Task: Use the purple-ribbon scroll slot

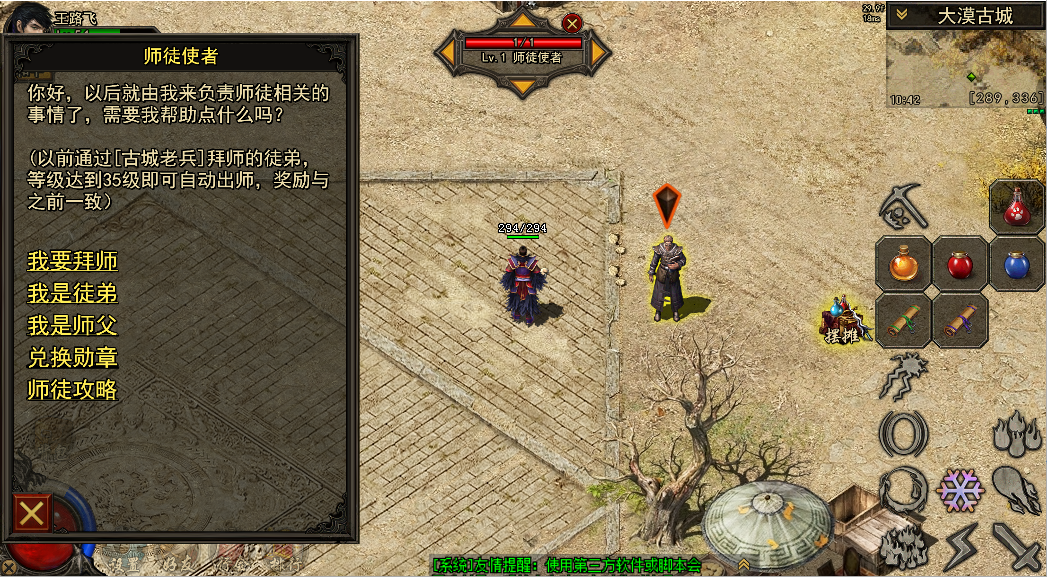Action: (x=960, y=321)
